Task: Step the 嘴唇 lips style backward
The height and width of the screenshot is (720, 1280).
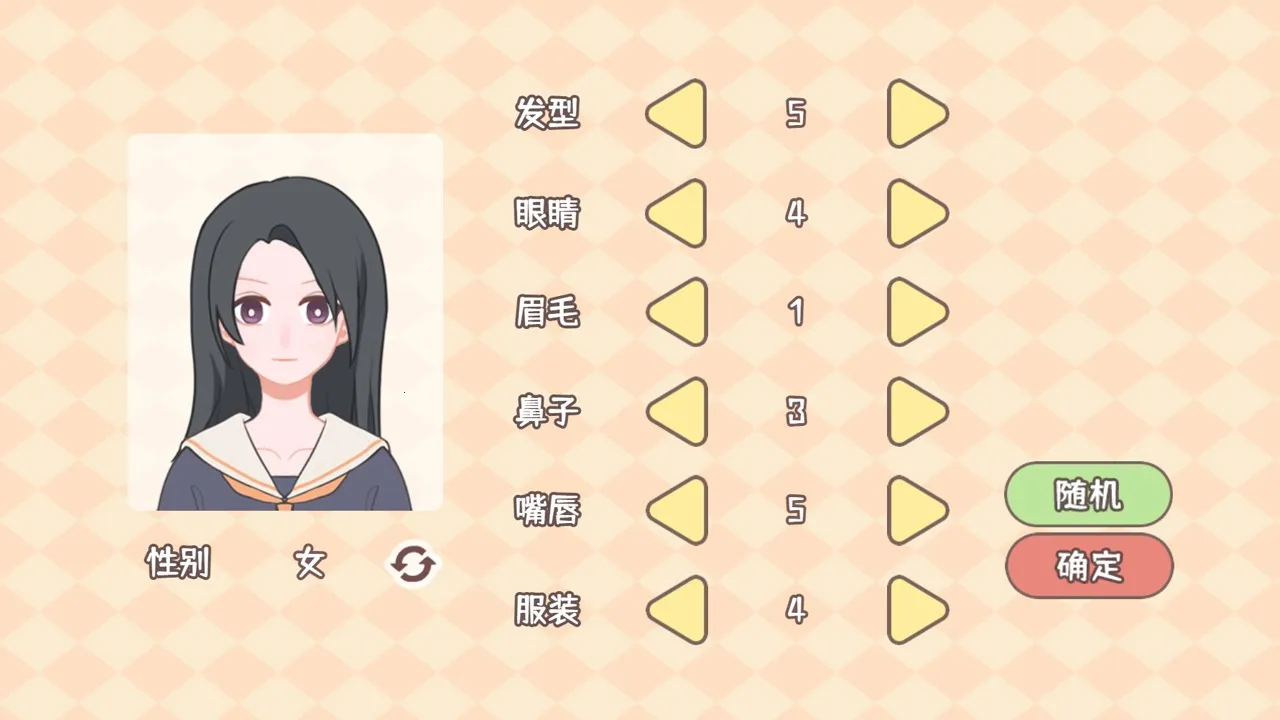Action: click(x=676, y=510)
